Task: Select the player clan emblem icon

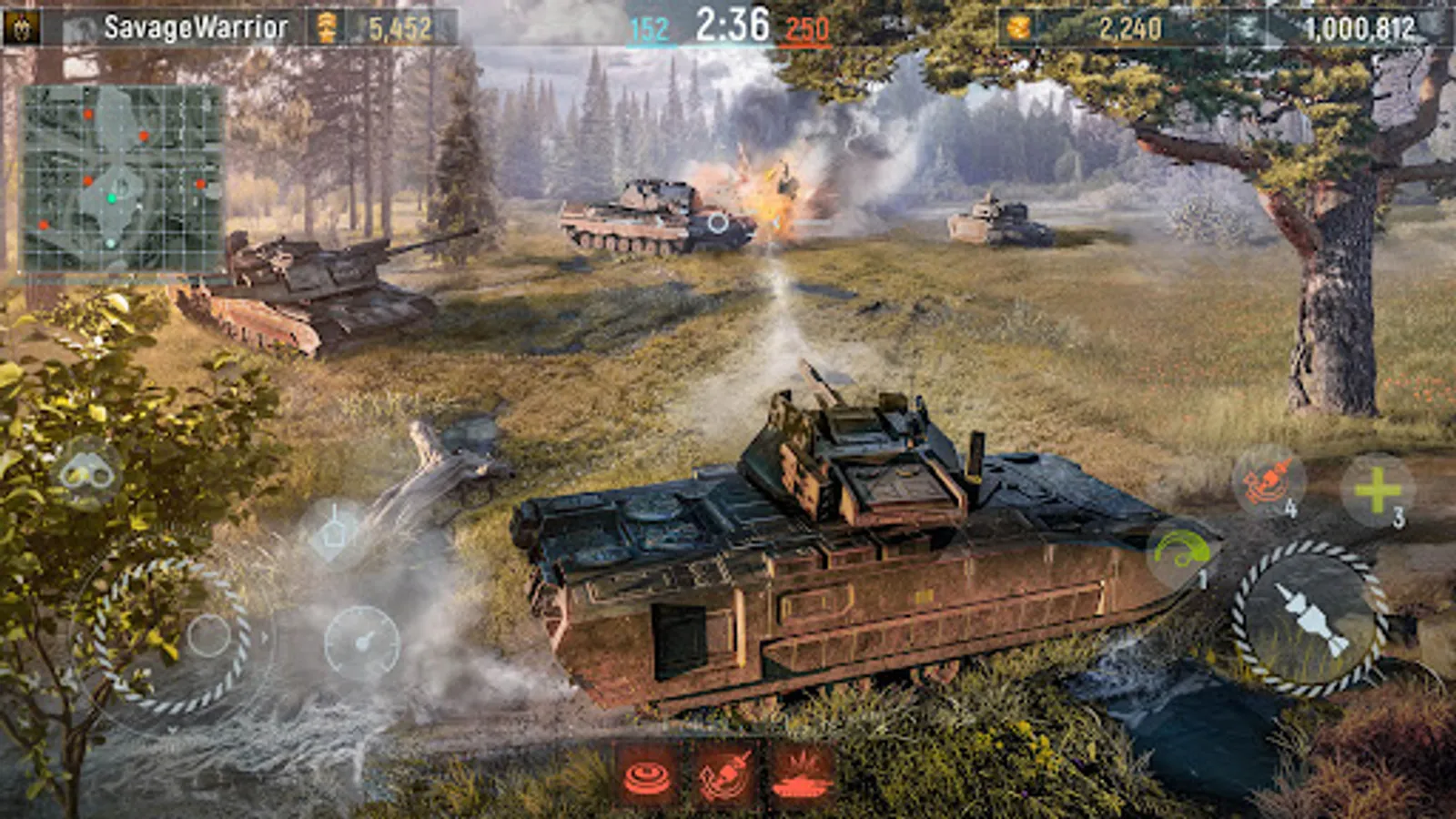Action: pyautogui.click(x=20, y=25)
